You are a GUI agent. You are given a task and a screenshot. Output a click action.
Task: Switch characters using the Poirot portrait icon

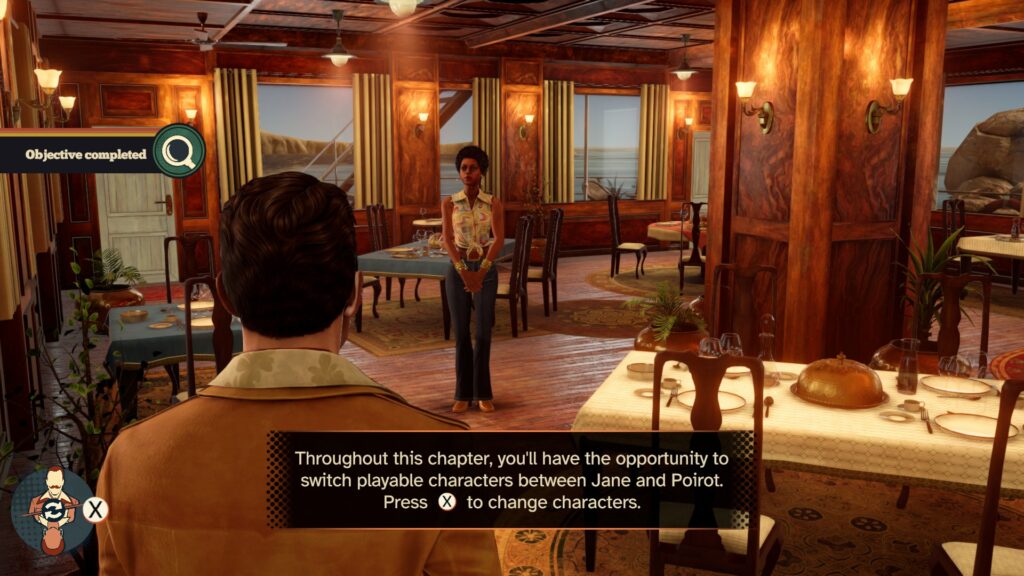coord(52,510)
